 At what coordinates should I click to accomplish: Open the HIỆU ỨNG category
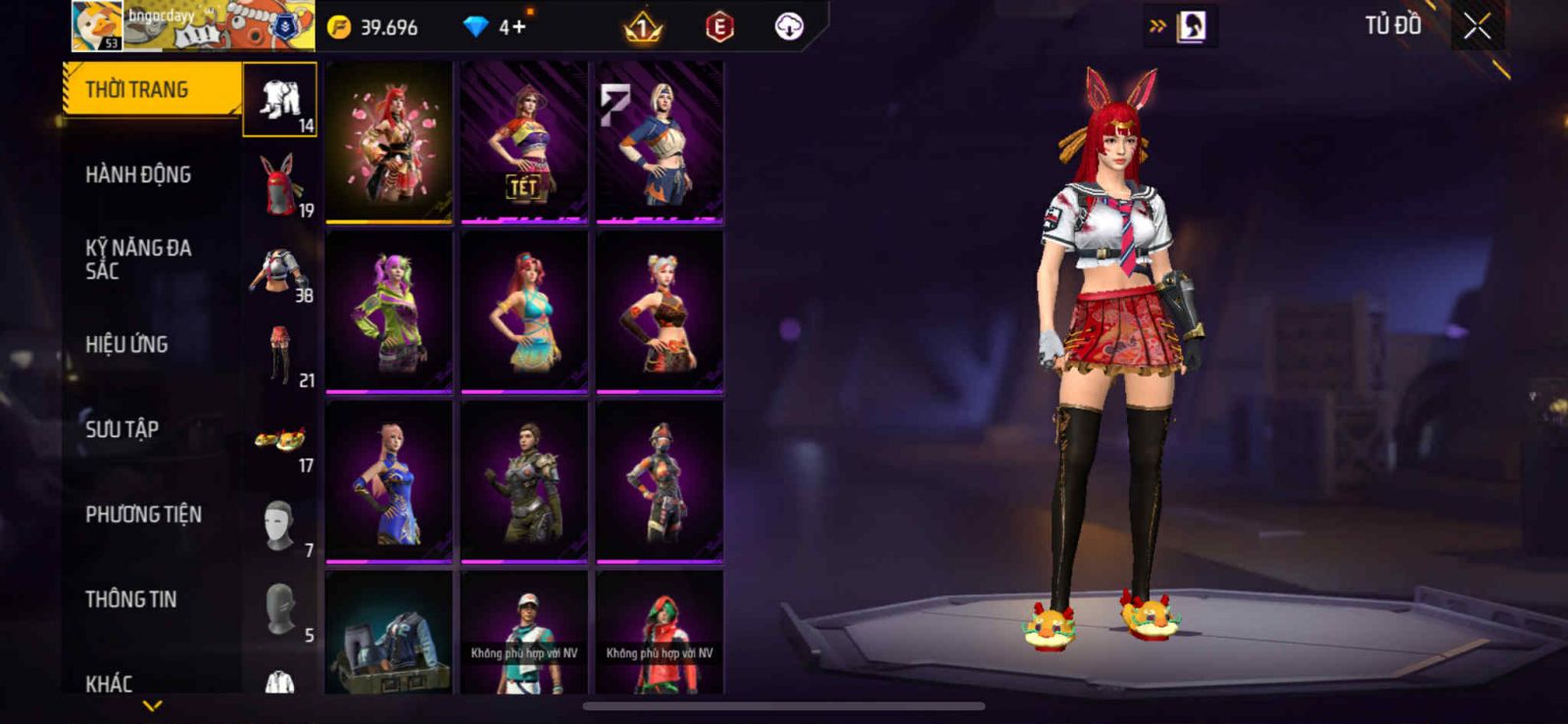(x=126, y=345)
